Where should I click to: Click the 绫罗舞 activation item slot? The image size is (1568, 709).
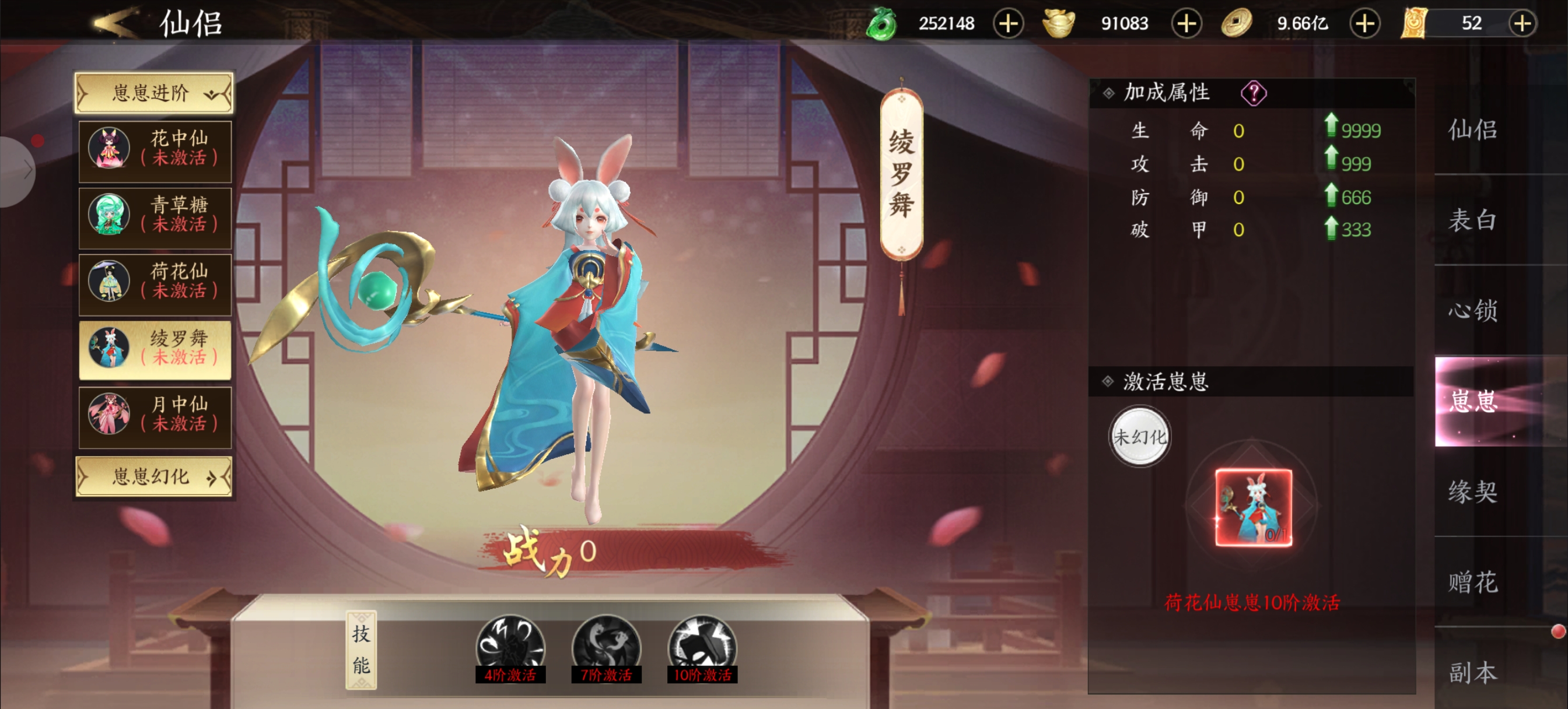1254,507
